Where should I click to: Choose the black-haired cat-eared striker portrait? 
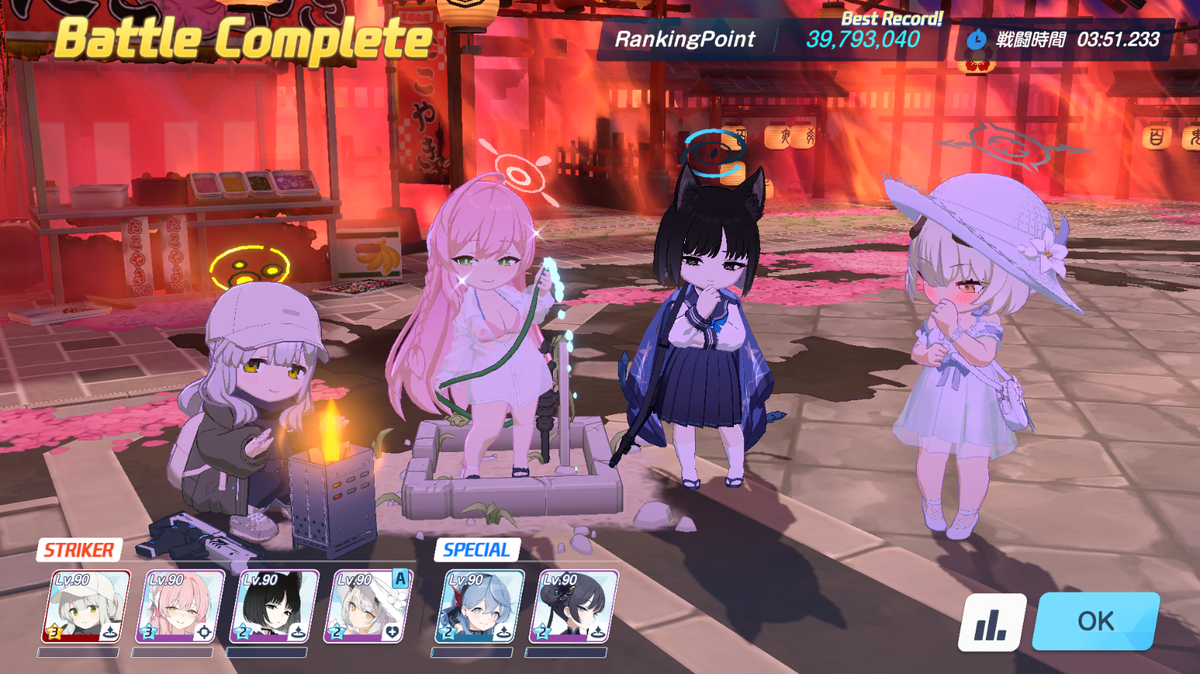[x=274, y=606]
